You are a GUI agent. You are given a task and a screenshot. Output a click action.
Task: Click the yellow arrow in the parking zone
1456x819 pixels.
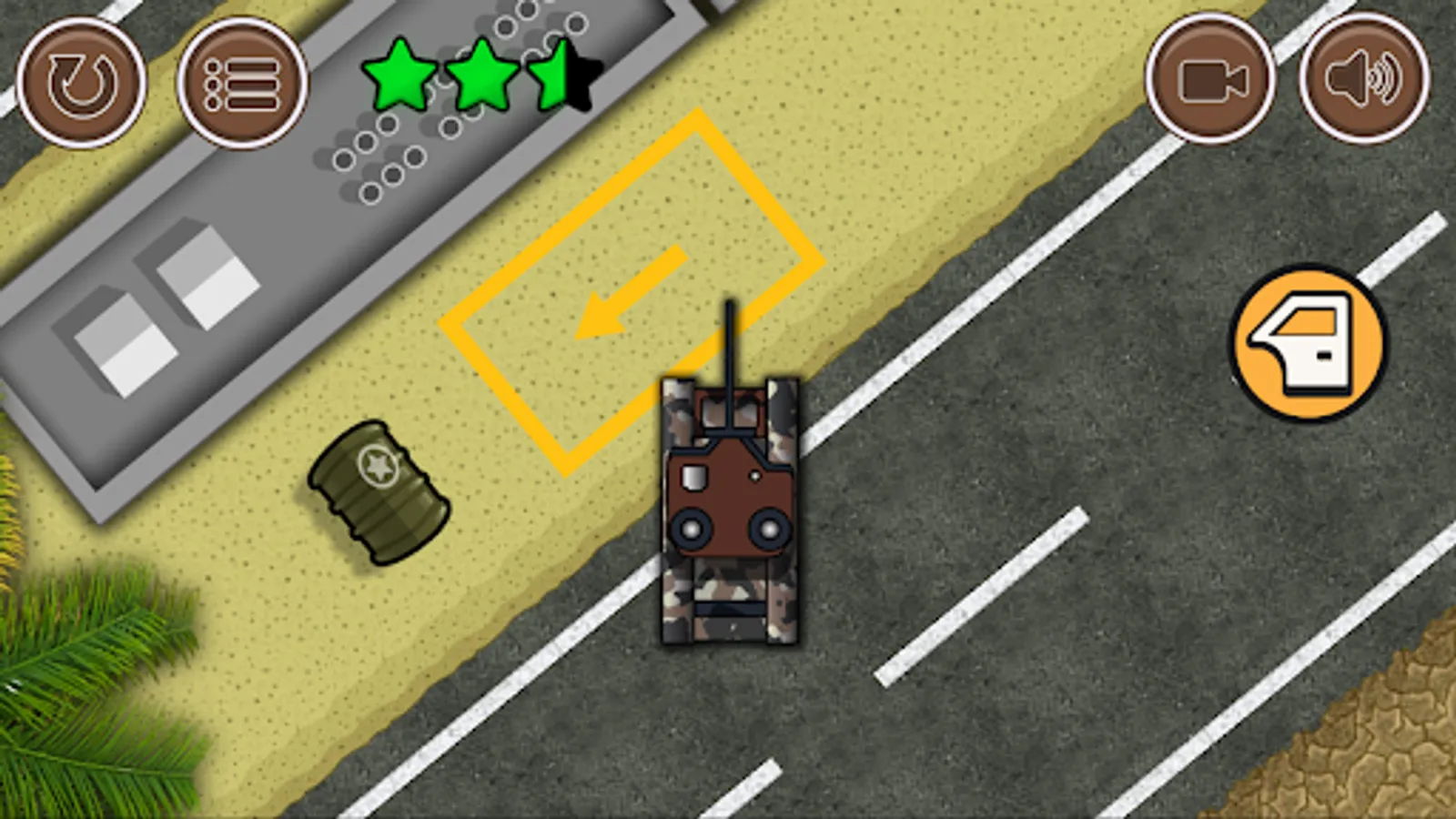[632, 291]
